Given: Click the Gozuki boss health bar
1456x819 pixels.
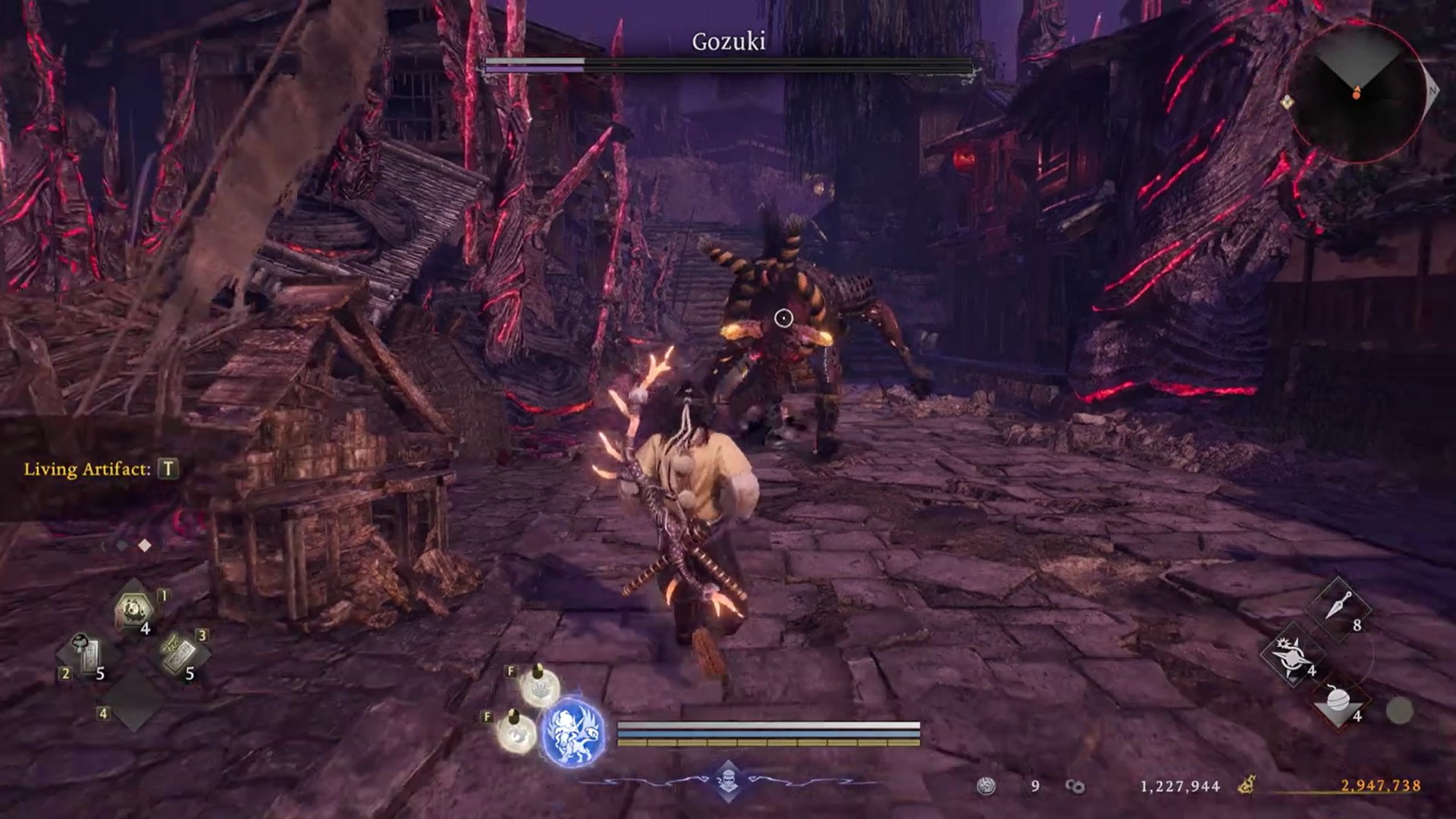Looking at the screenshot, I should tap(728, 64).
